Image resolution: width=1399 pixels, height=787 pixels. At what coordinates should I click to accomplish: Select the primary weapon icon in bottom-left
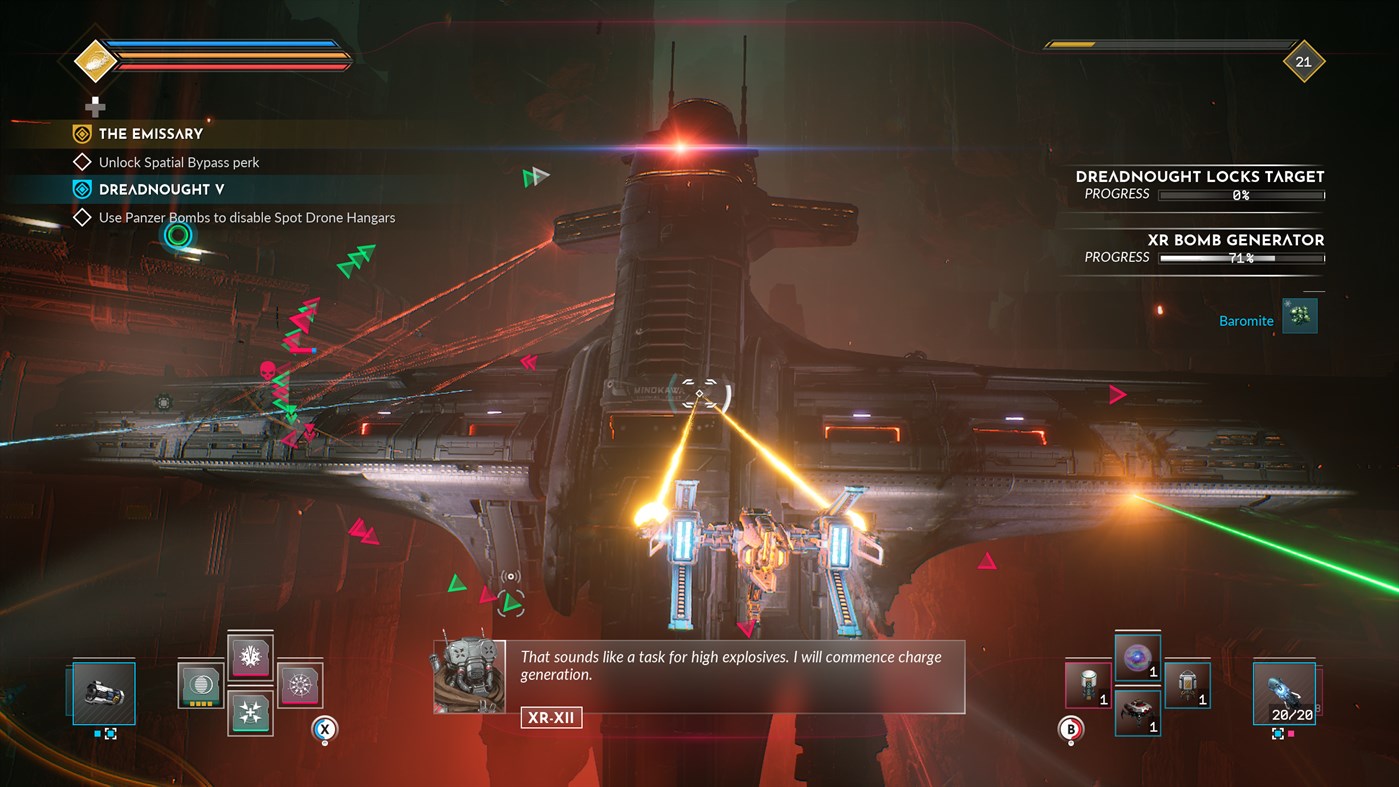103,692
